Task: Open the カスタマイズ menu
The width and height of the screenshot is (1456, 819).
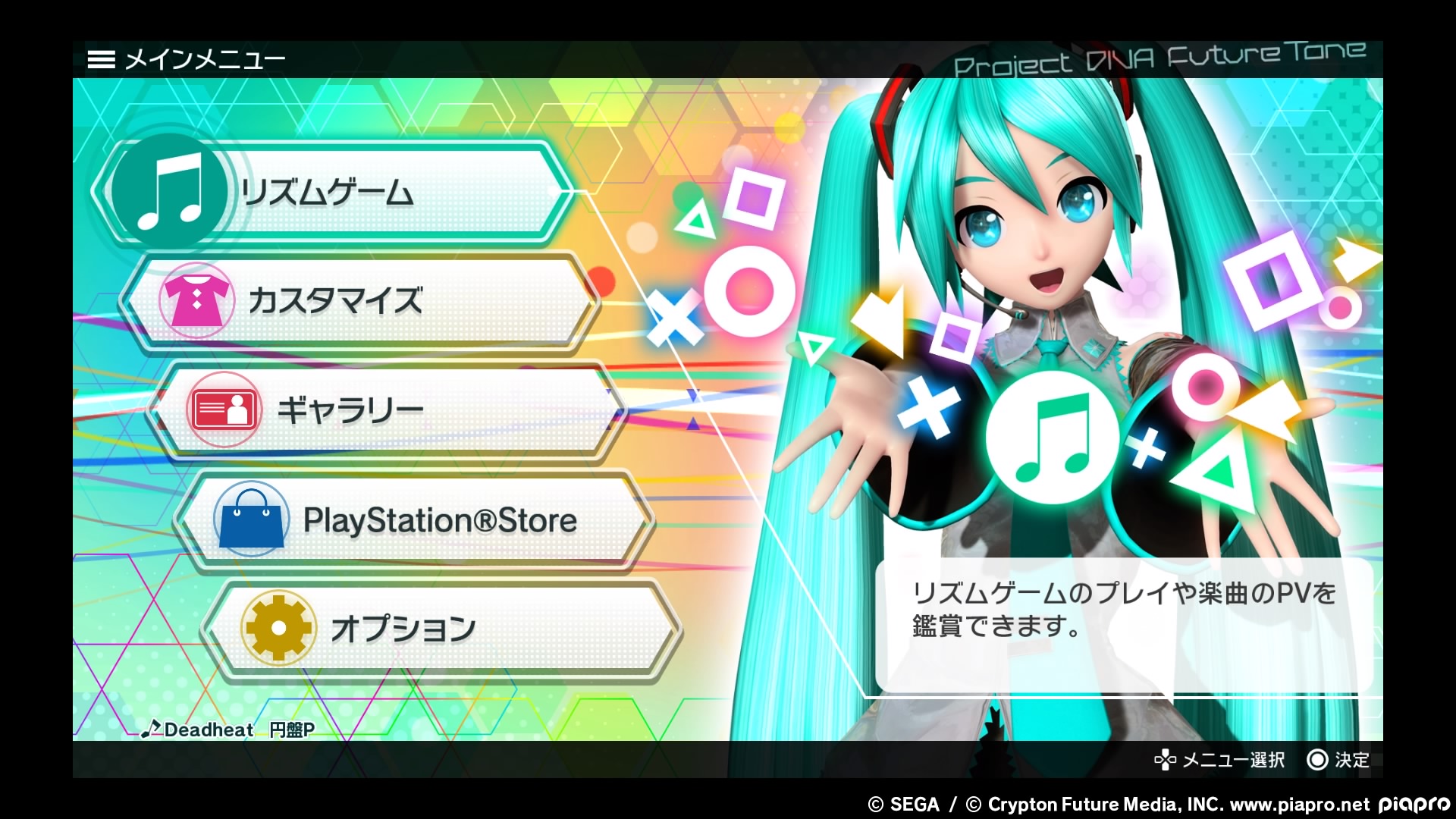Action: coord(356,301)
